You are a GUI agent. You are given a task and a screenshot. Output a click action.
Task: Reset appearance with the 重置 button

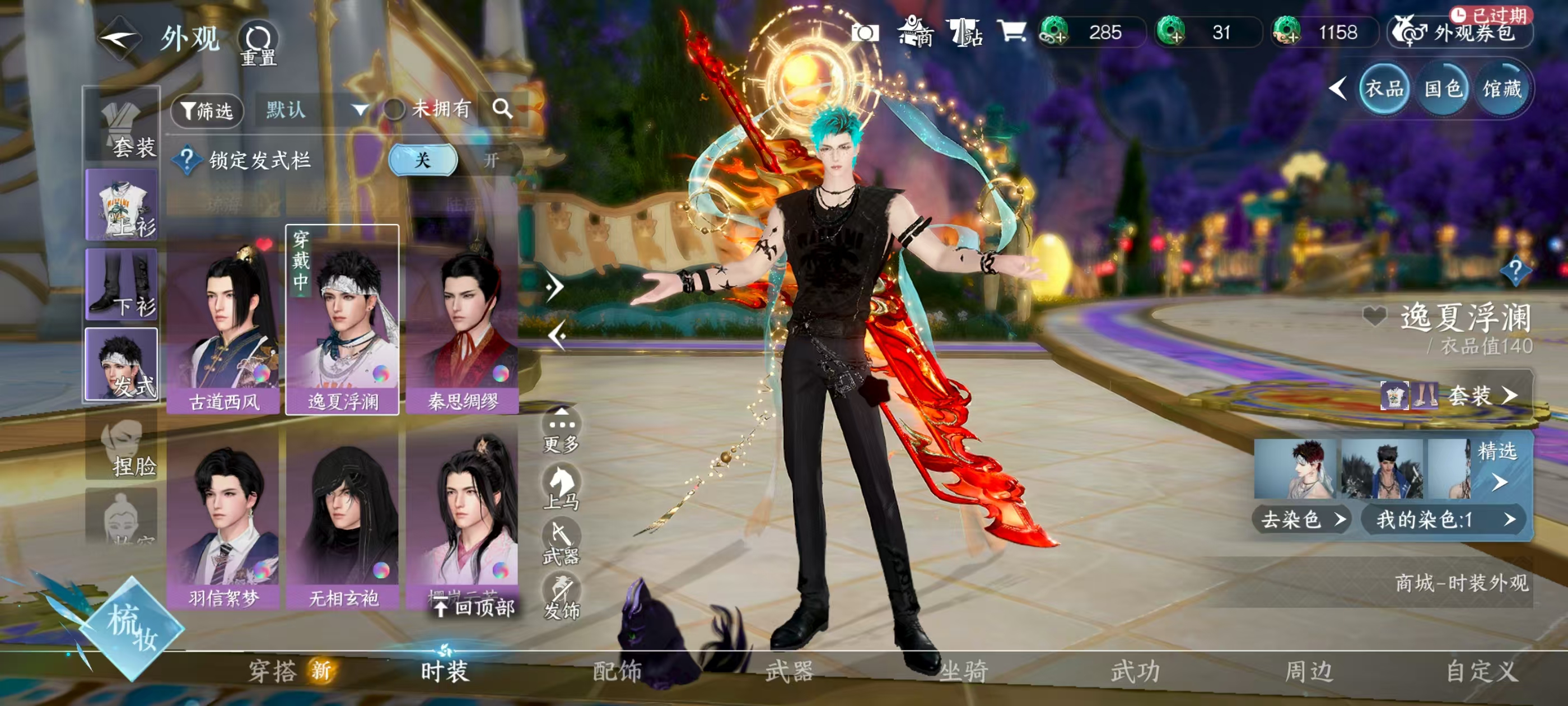tap(258, 44)
